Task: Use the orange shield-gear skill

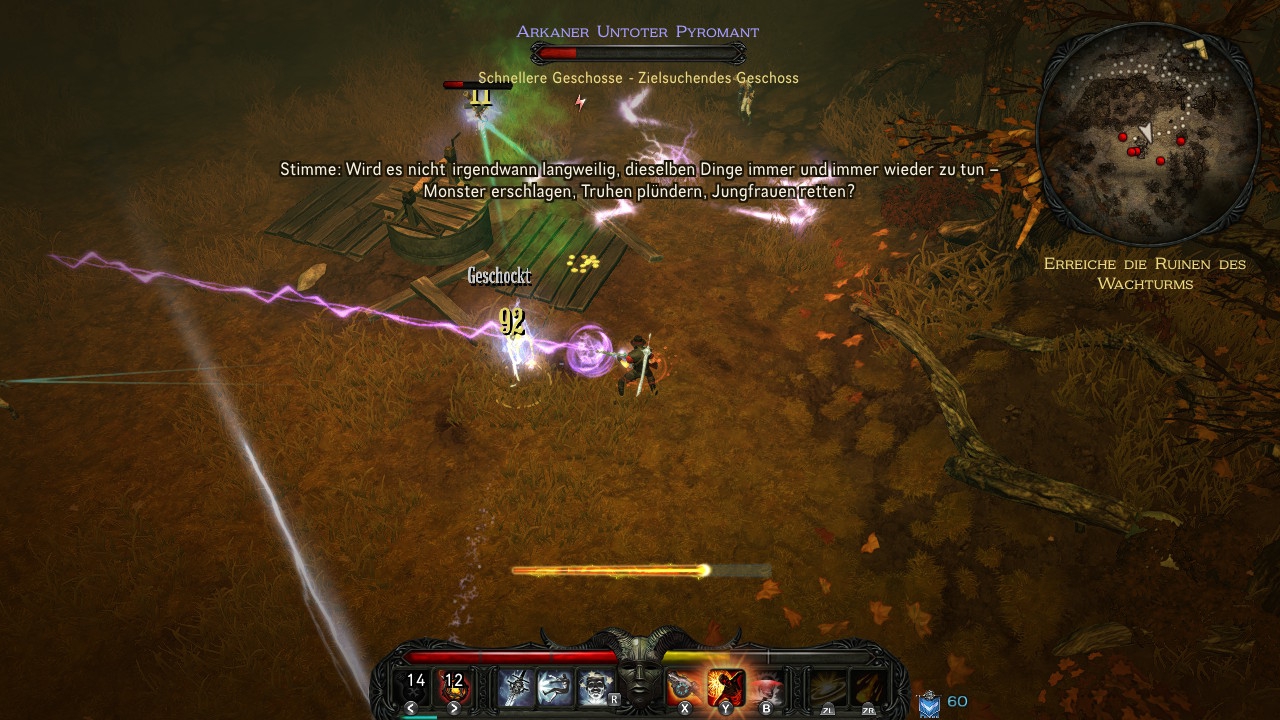Action: coord(684,686)
